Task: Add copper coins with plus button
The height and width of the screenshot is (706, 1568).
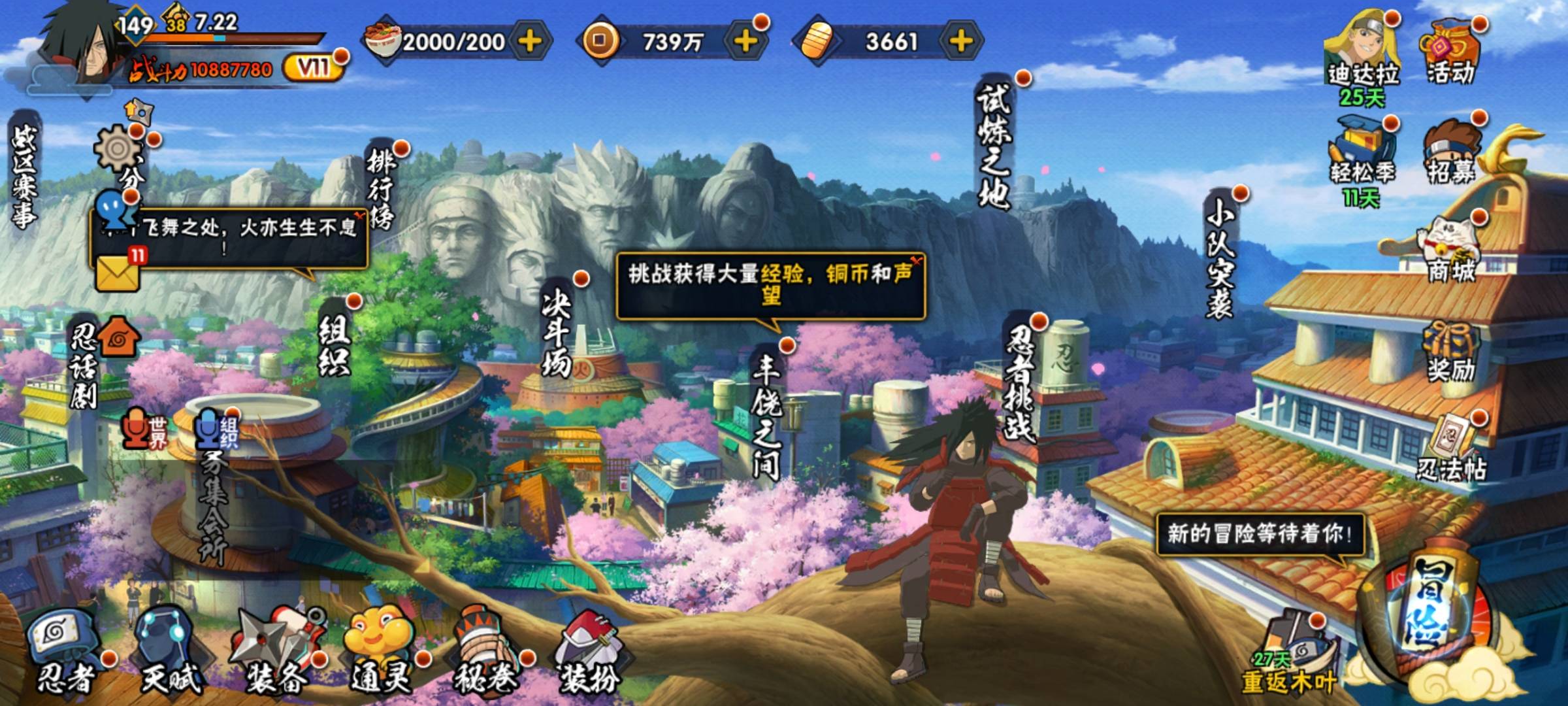Action: [x=745, y=41]
